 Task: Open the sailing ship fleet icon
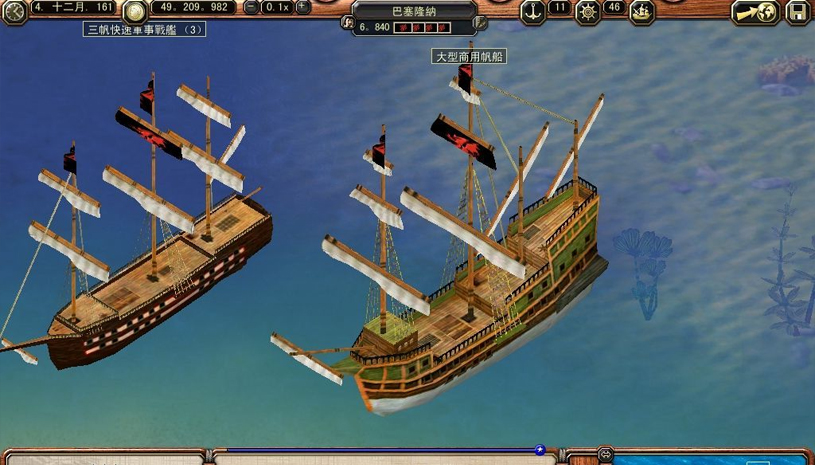coord(642,11)
